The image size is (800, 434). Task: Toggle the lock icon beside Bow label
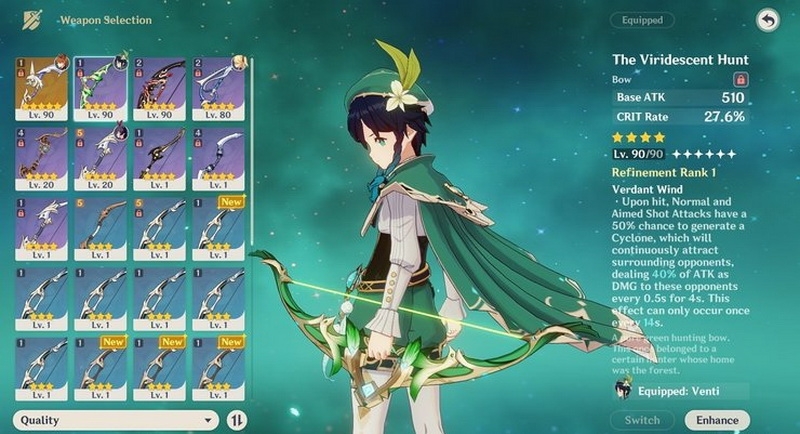click(740, 78)
